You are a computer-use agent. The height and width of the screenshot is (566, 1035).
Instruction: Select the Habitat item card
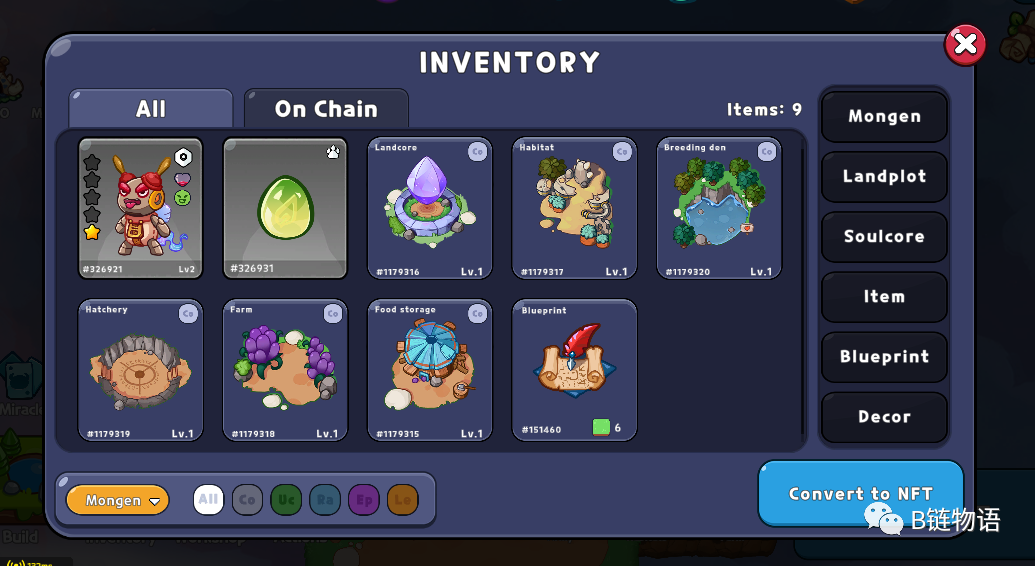click(x=574, y=208)
